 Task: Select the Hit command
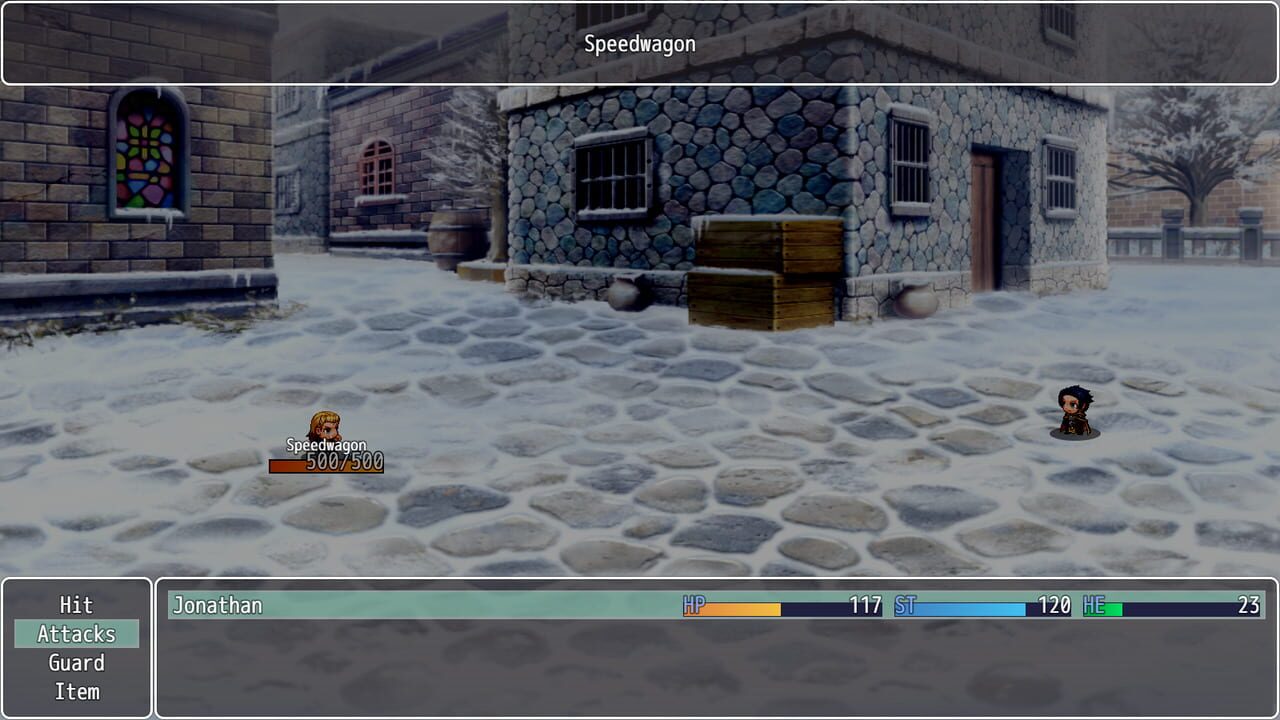point(75,605)
